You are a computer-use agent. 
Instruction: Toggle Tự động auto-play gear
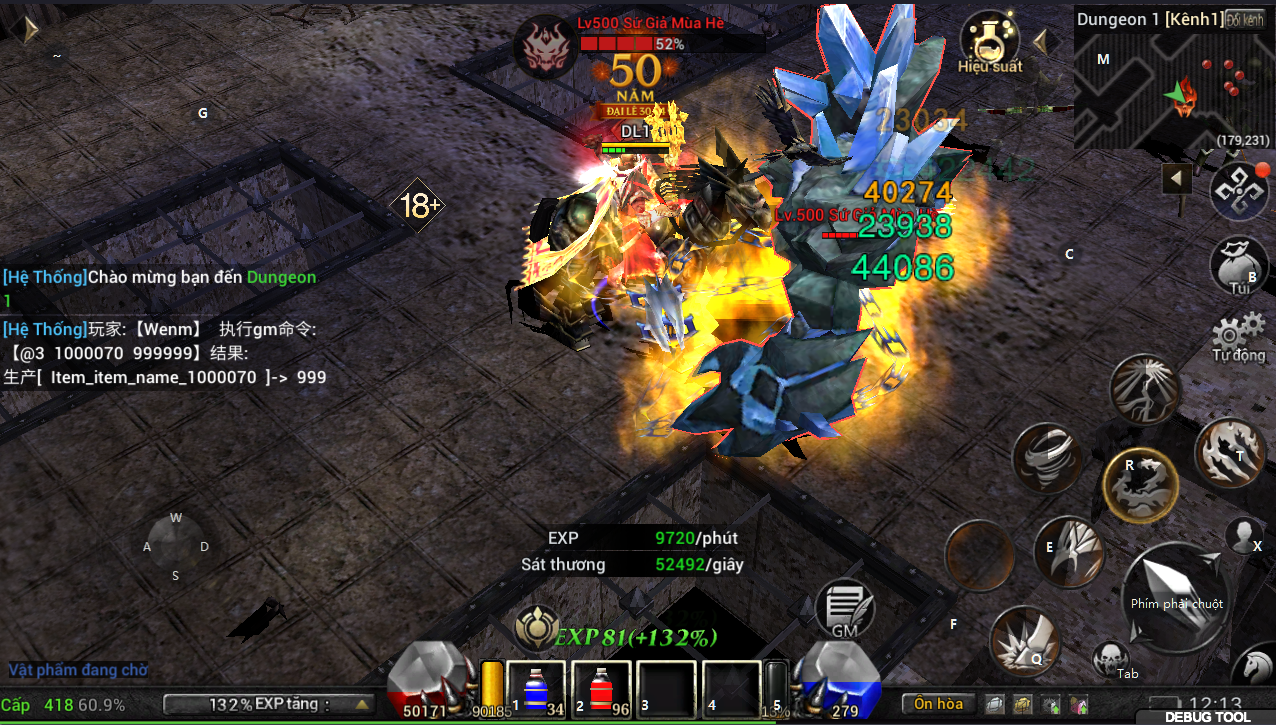[x=1239, y=335]
